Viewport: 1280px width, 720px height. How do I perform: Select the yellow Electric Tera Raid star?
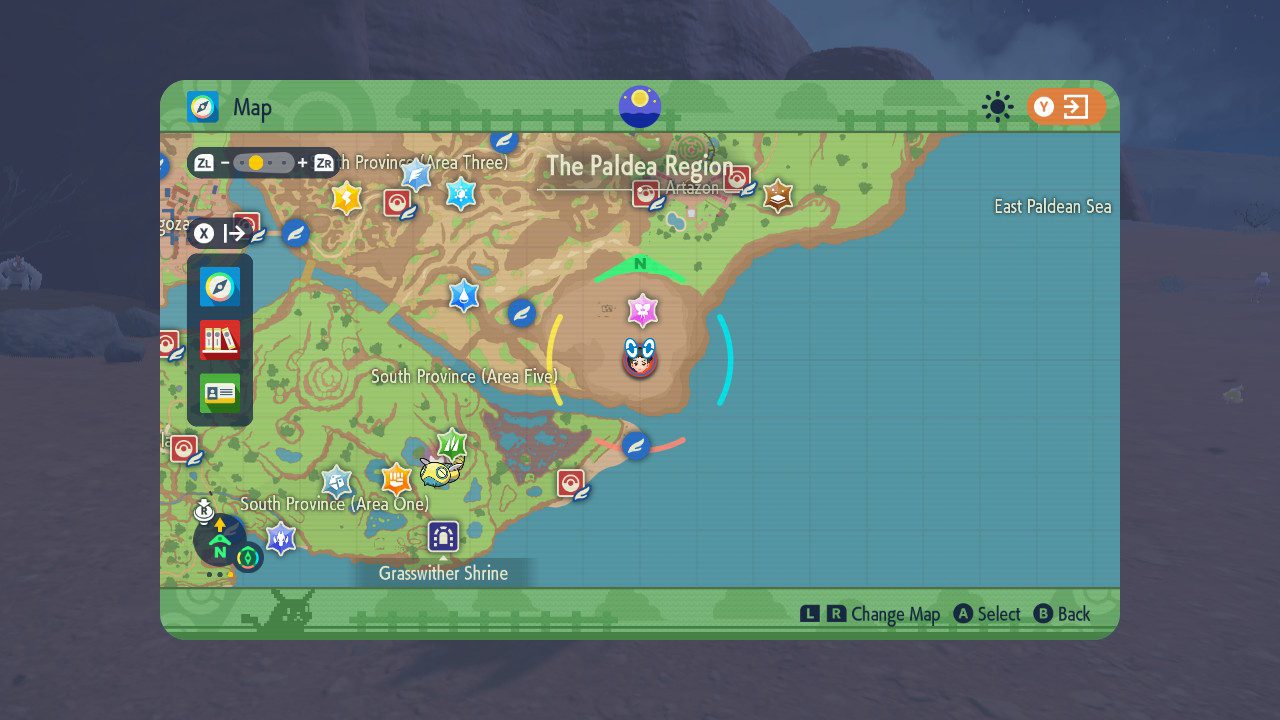[x=345, y=199]
